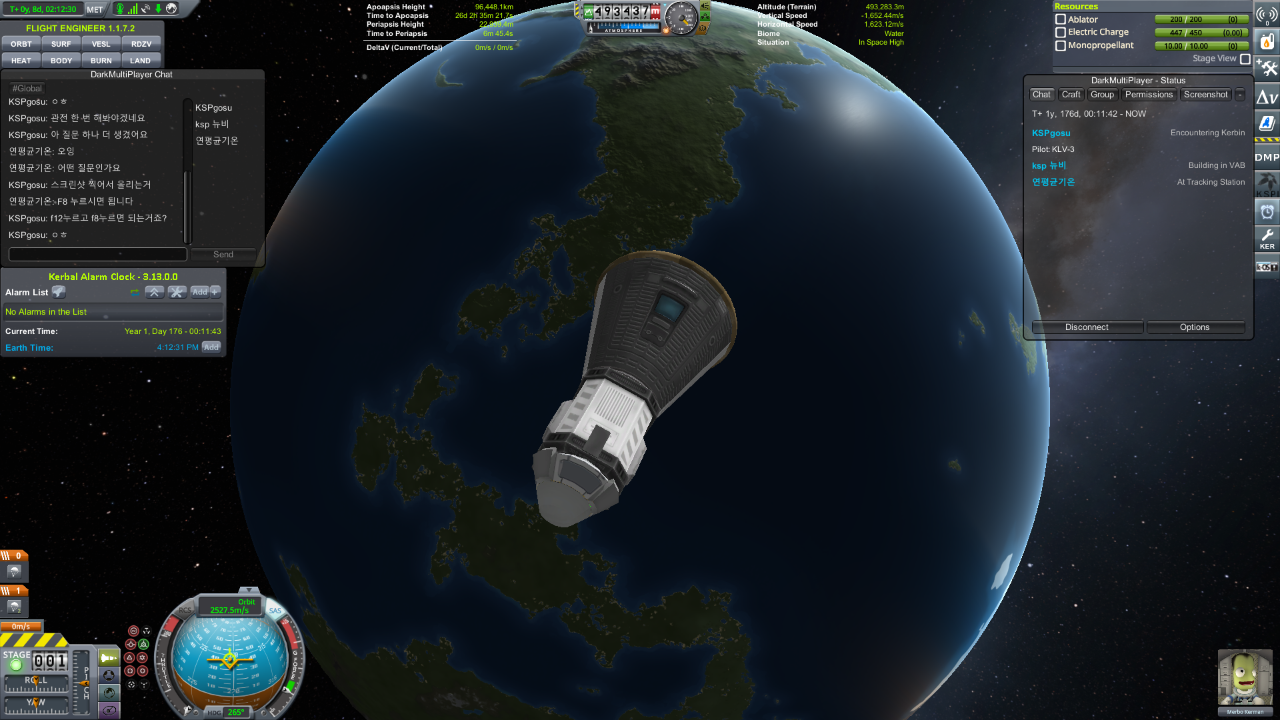The image size is (1280, 720).
Task: Switch to Craft in DarkMultiPlayer Status
Action: 1071,95
